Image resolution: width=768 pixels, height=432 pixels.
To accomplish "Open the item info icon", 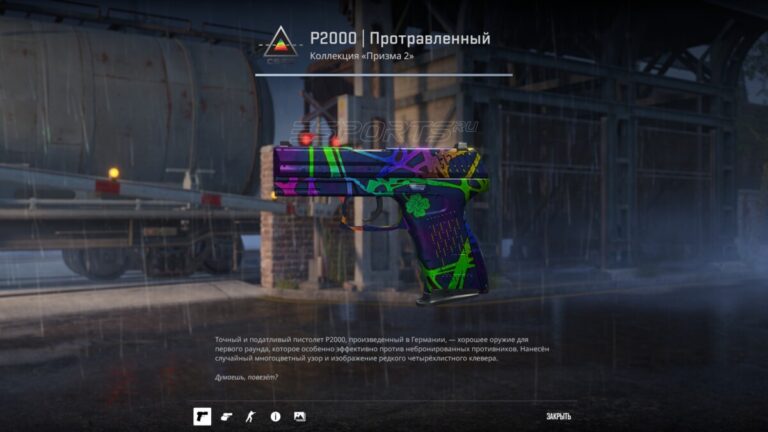I will point(275,416).
